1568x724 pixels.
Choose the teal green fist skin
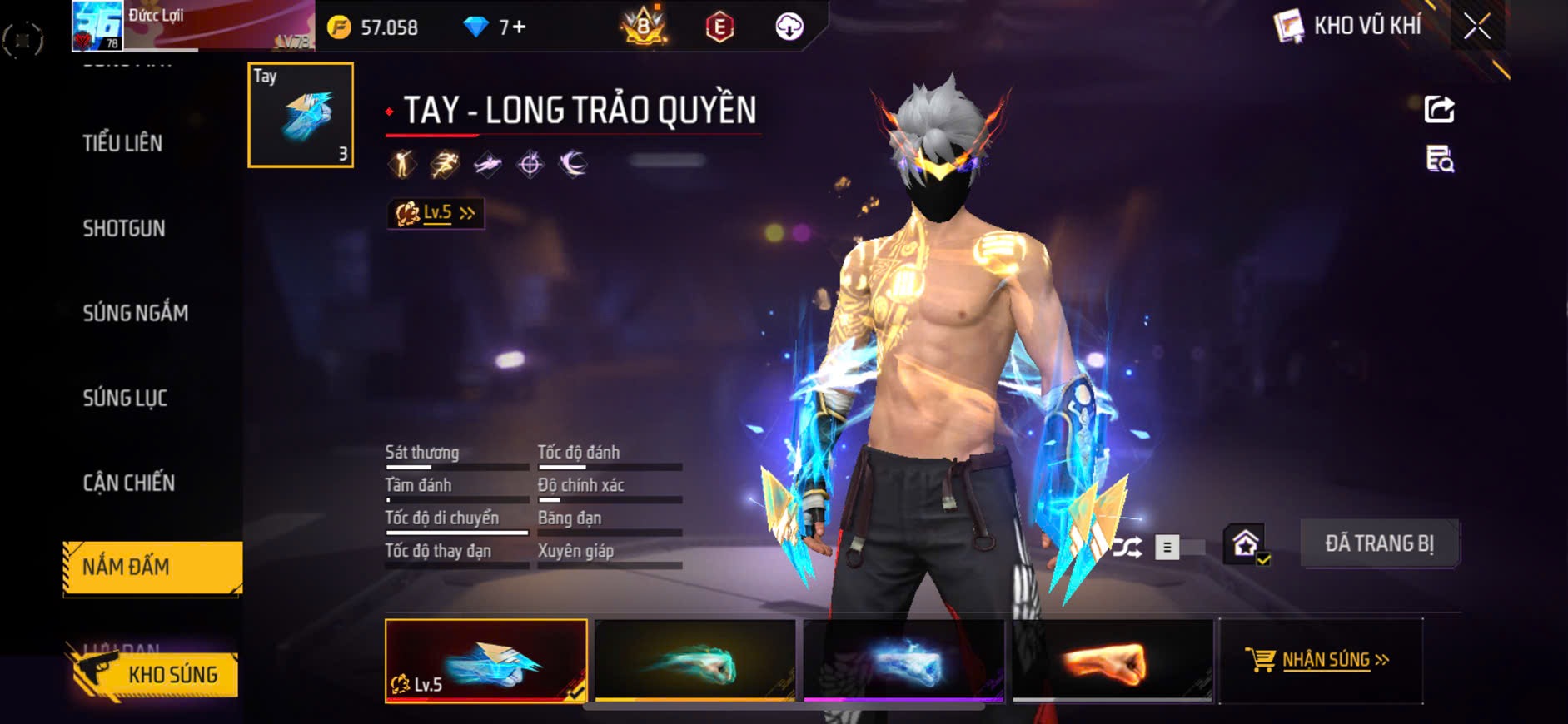tap(694, 661)
